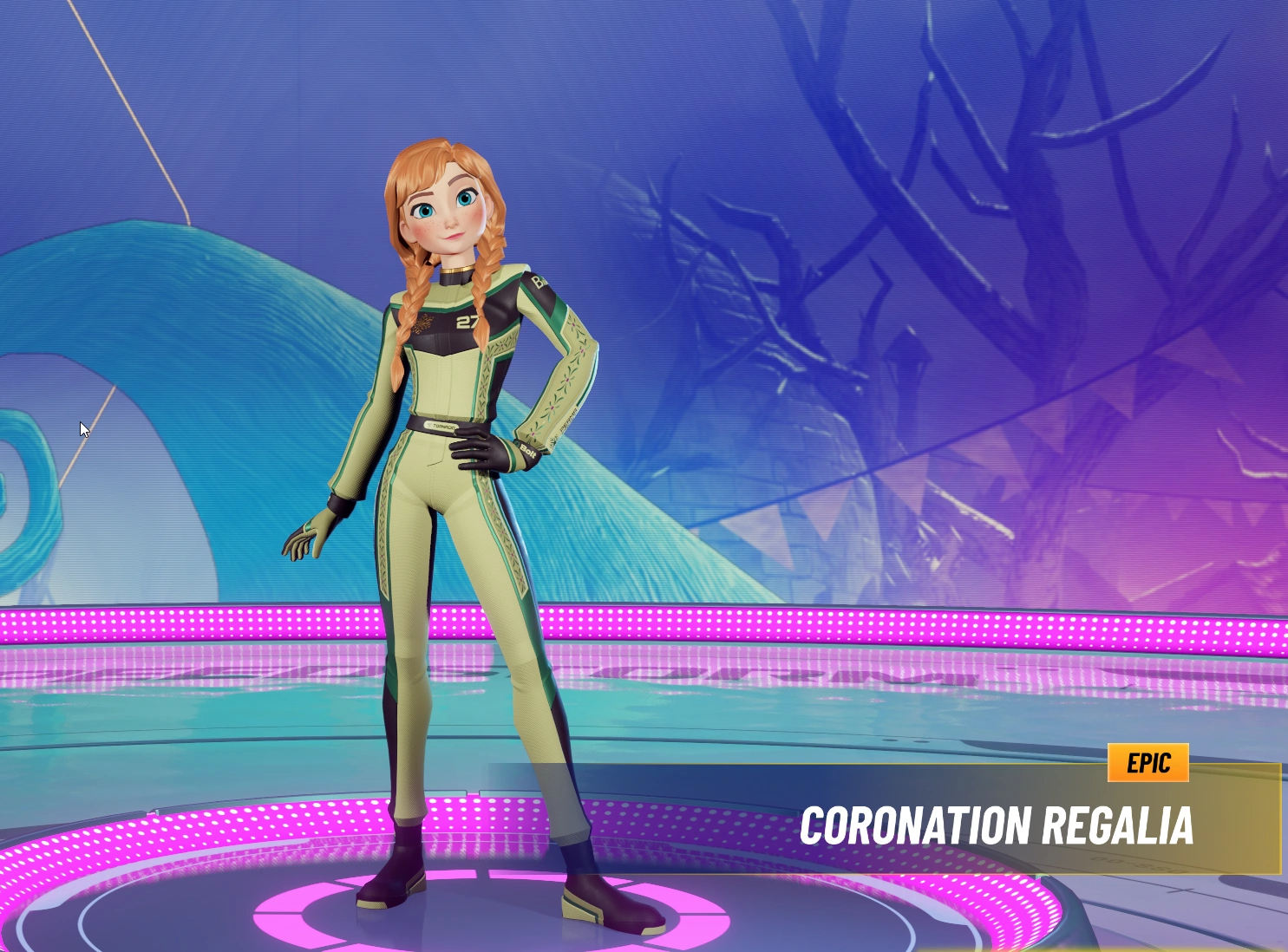Image resolution: width=1288 pixels, height=952 pixels.
Task: Click the Tornado belt buckle sponsor badge
Action: [x=441, y=425]
